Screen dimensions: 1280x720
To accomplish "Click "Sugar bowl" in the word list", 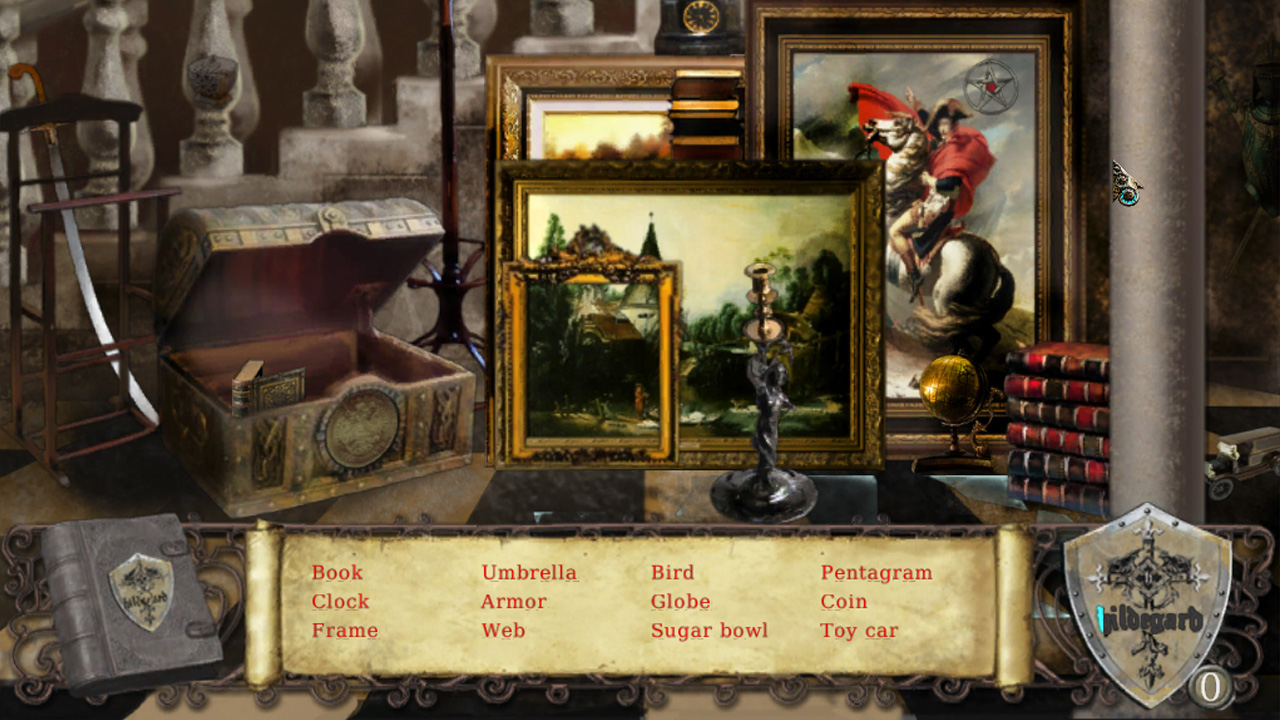I will click(x=709, y=631).
